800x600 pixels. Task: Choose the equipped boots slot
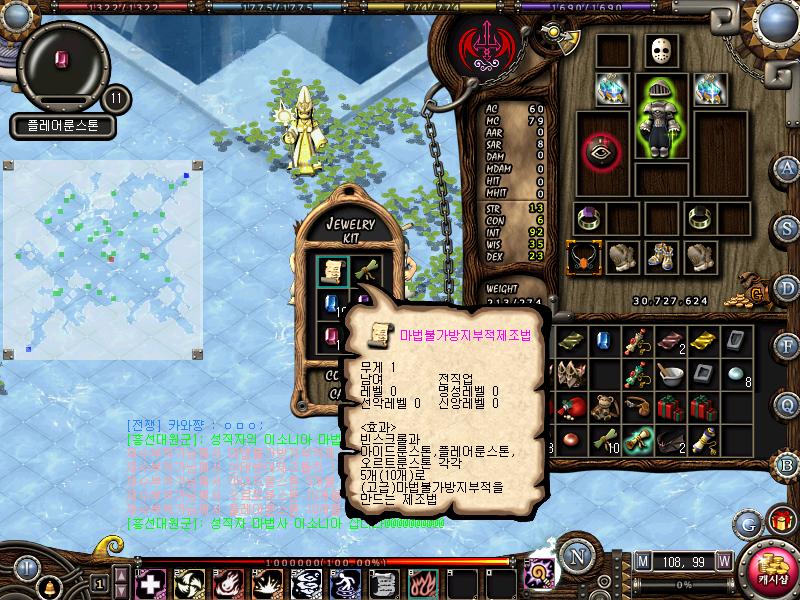[x=660, y=256]
